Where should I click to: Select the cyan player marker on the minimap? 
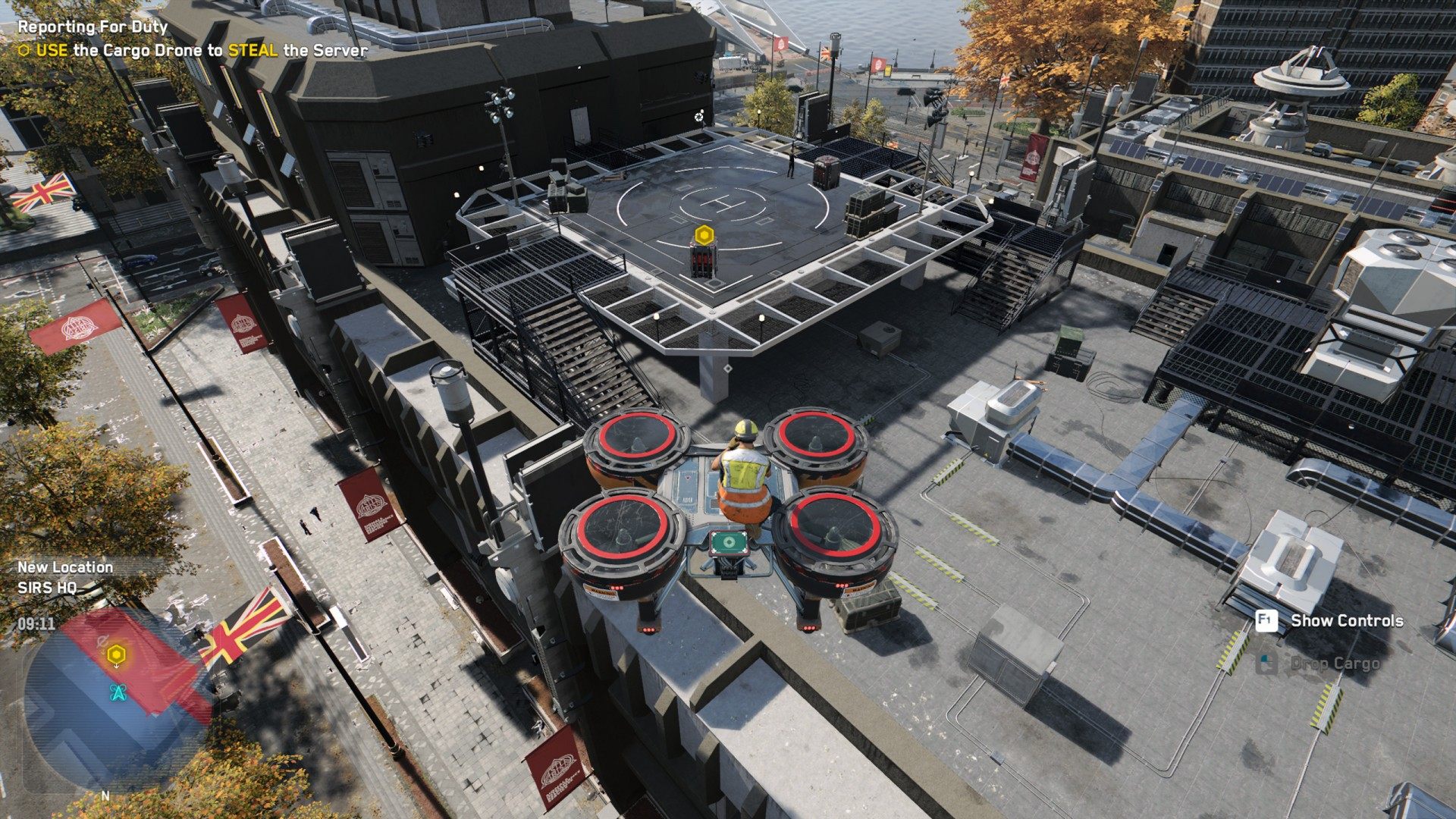pos(118,692)
